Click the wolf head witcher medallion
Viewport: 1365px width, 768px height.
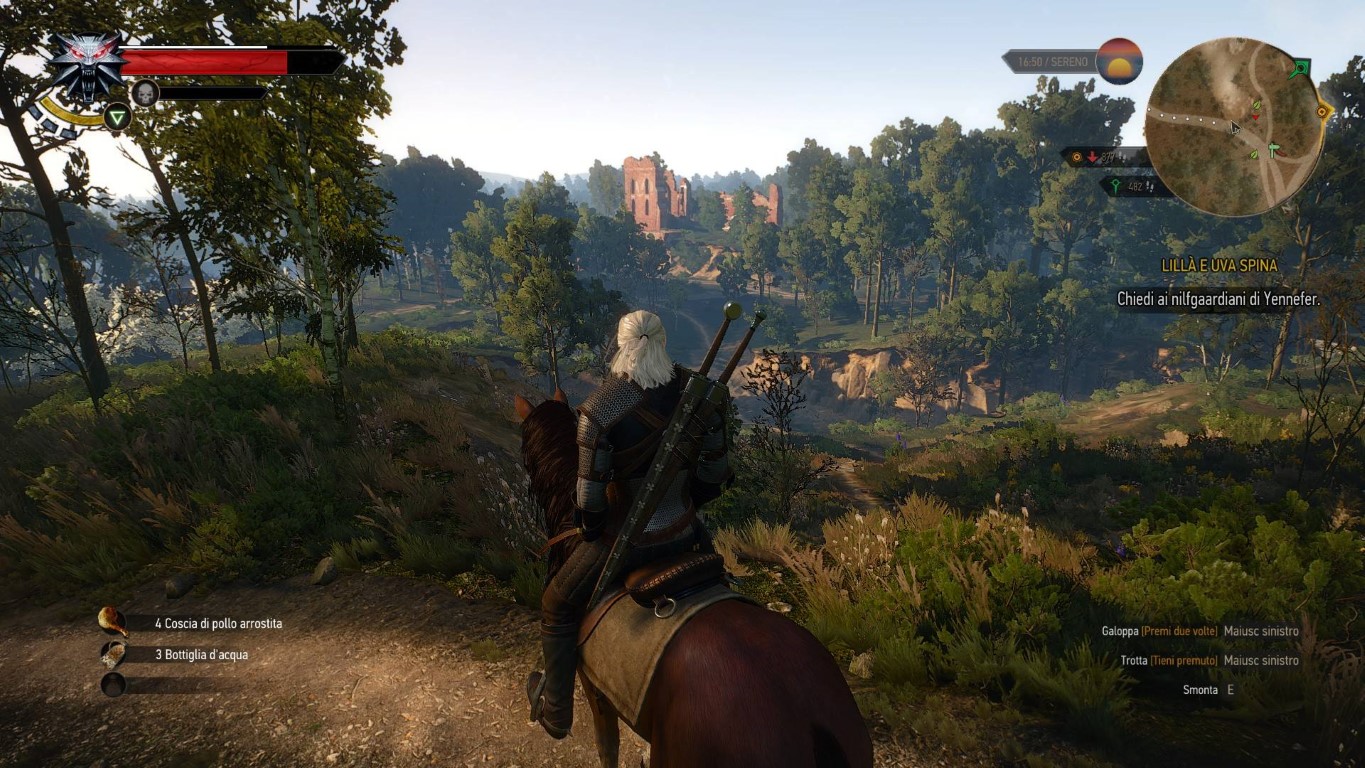86,64
